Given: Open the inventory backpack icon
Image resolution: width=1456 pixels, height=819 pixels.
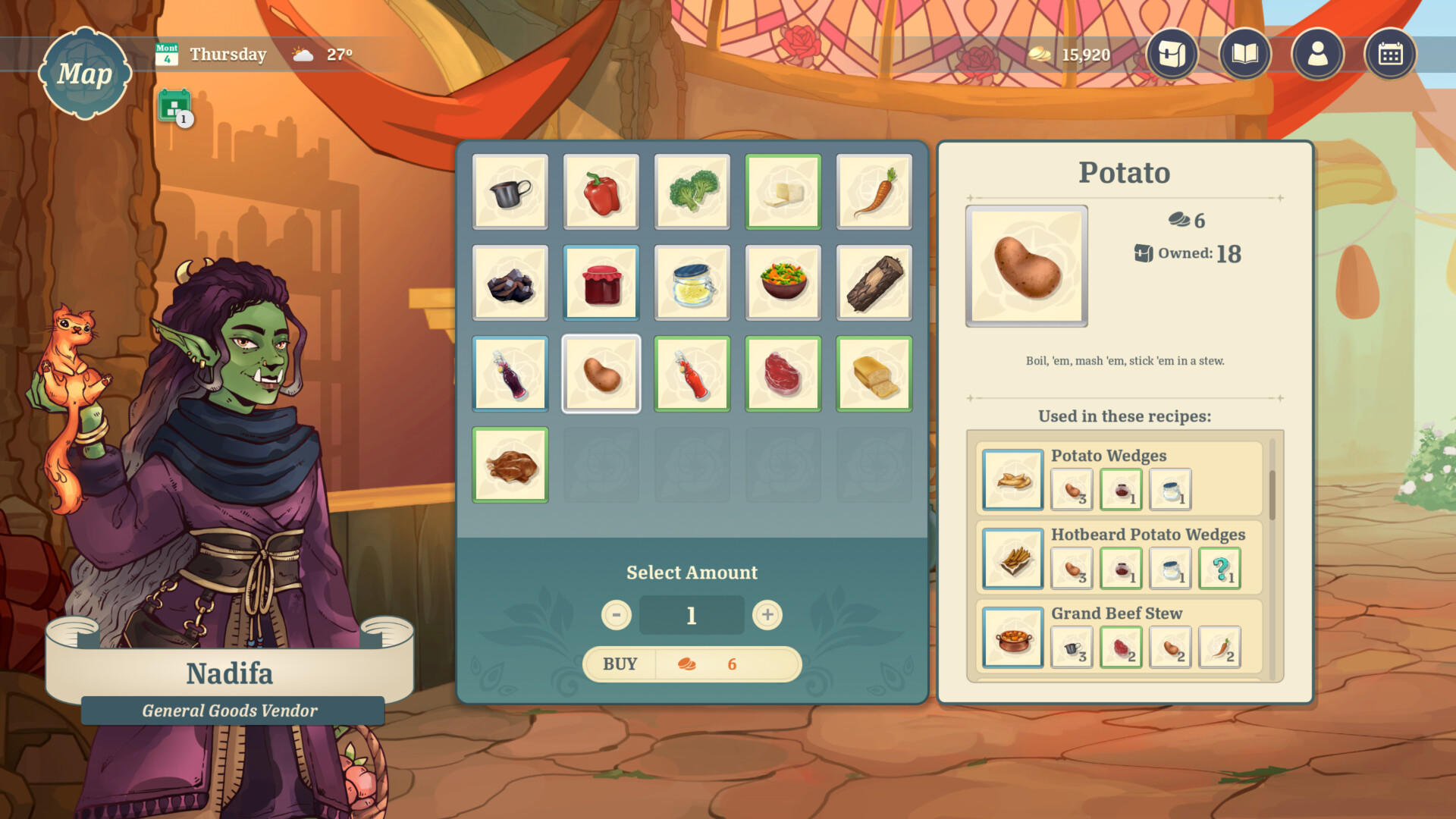Looking at the screenshot, I should pyautogui.click(x=1171, y=55).
